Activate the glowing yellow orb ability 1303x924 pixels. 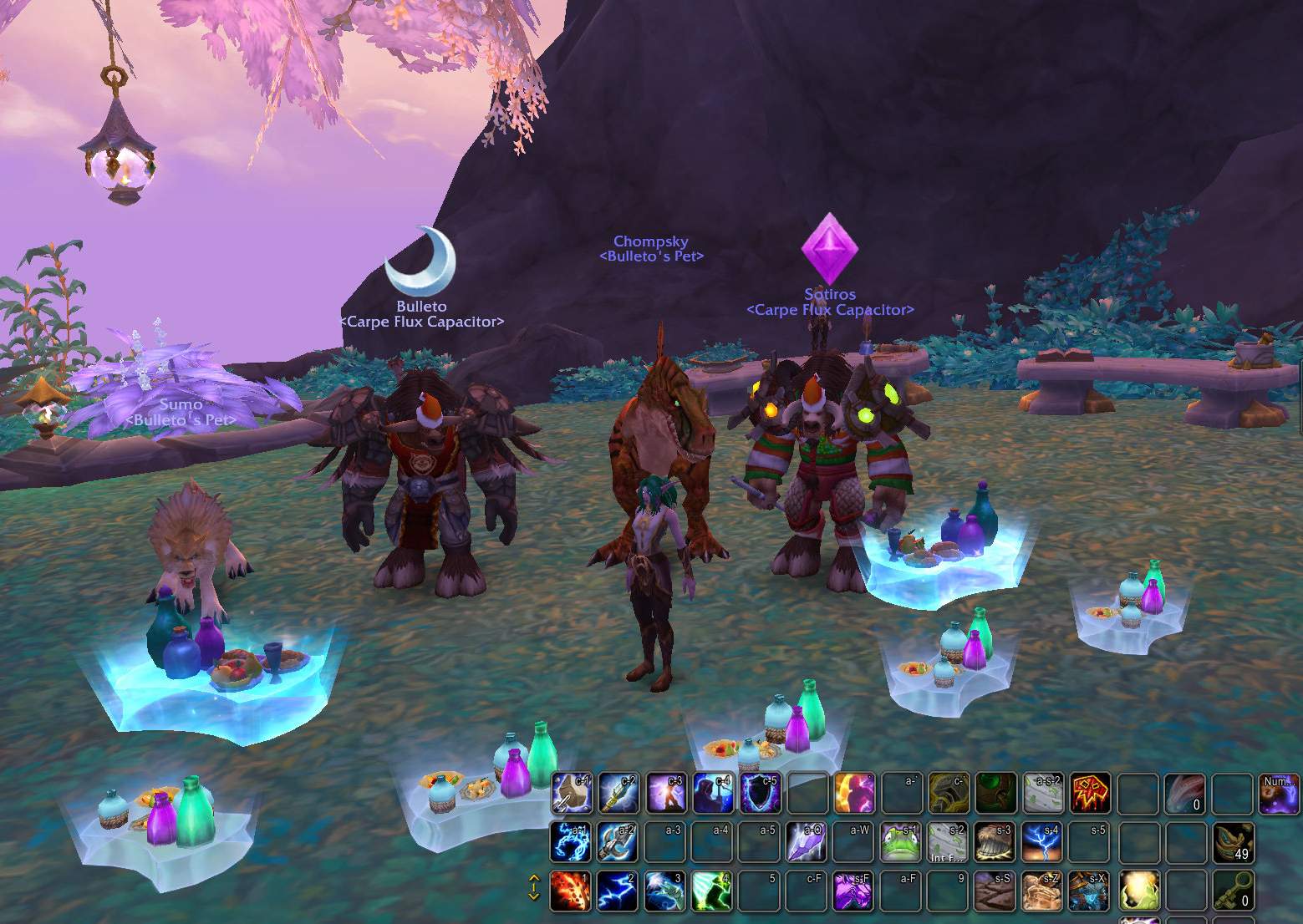pyautogui.click(x=1138, y=891)
